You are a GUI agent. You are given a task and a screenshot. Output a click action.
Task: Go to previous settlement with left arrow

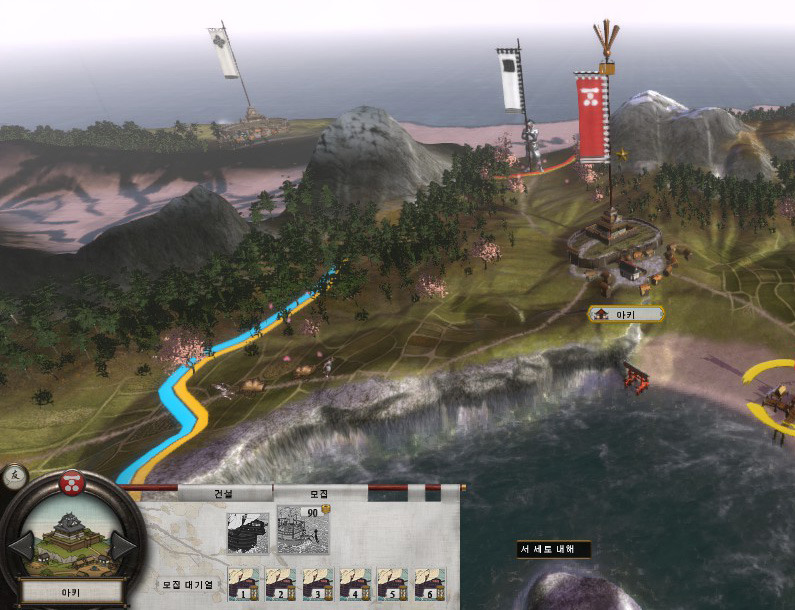click(x=21, y=547)
